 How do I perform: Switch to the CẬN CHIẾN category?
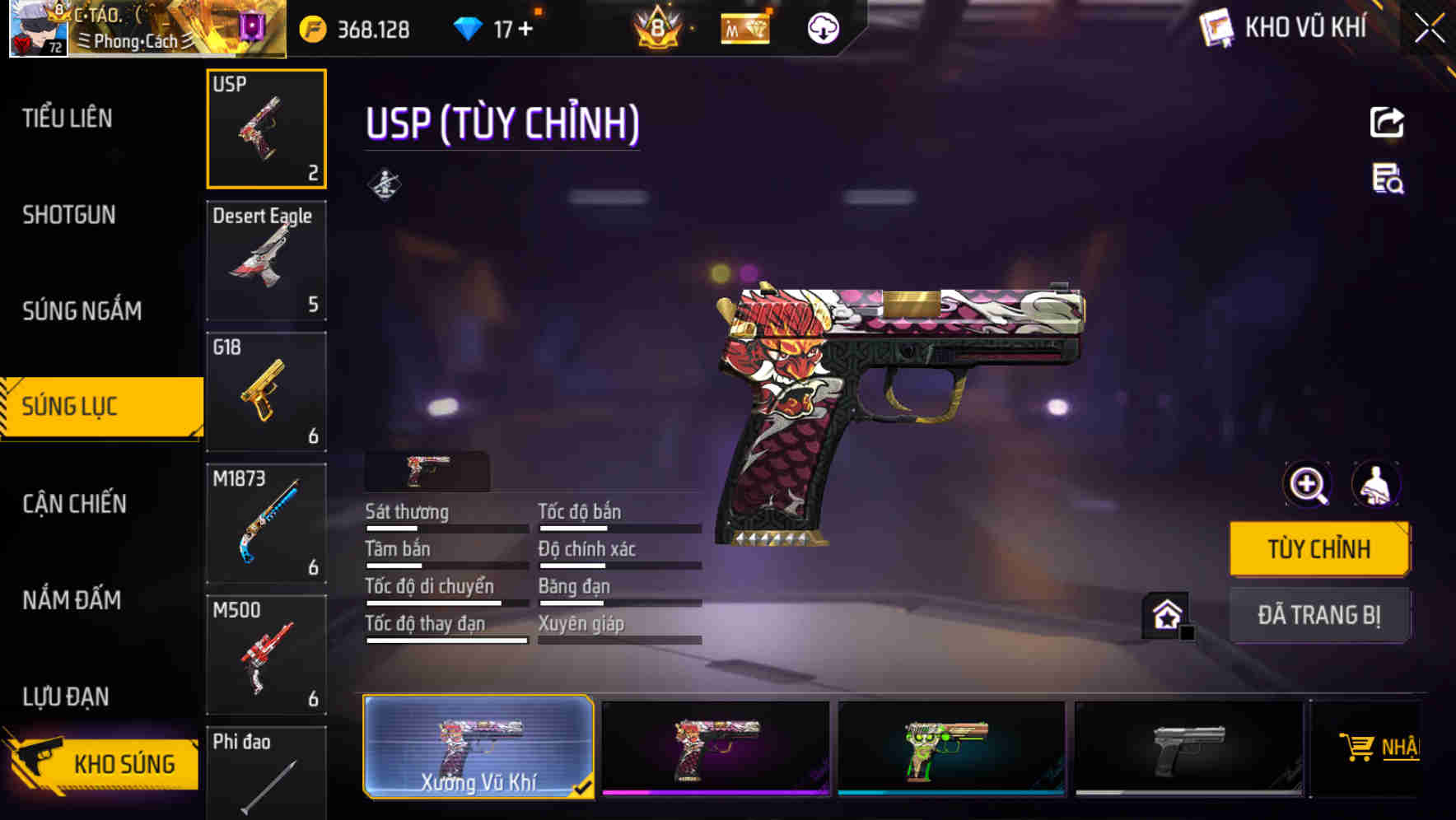coord(72,503)
